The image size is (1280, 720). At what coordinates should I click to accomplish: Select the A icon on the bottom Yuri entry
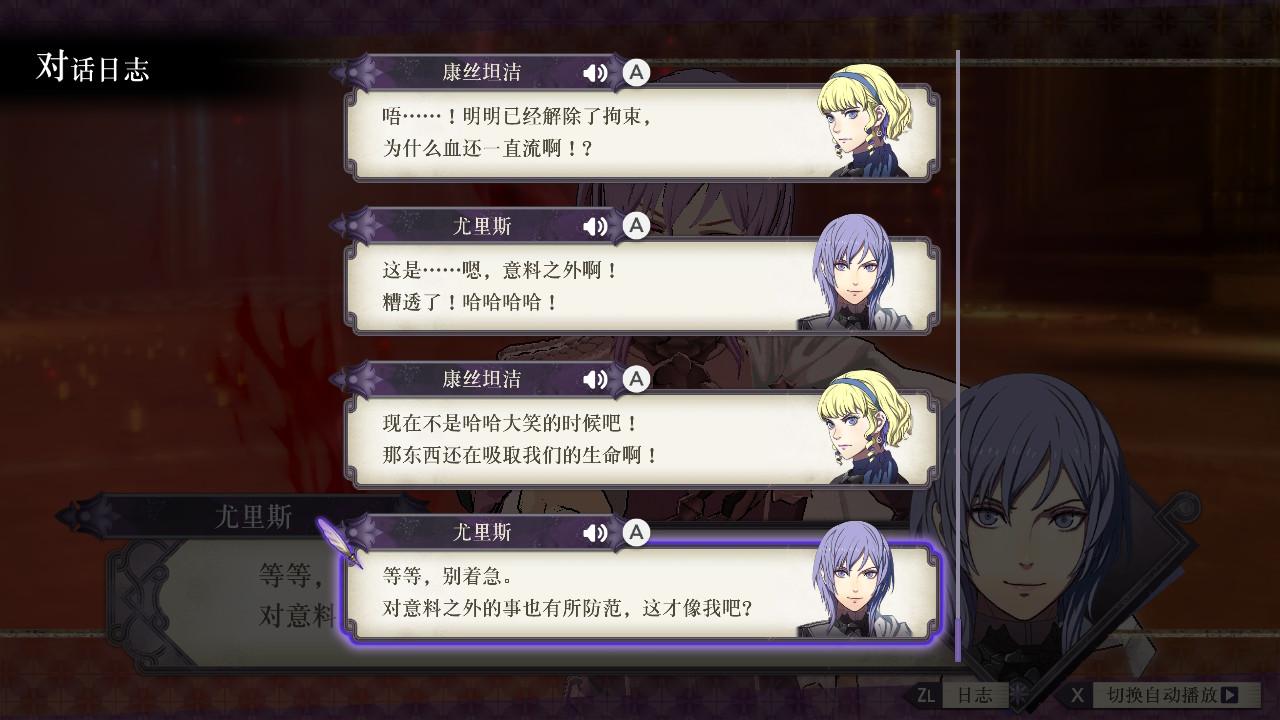click(635, 533)
